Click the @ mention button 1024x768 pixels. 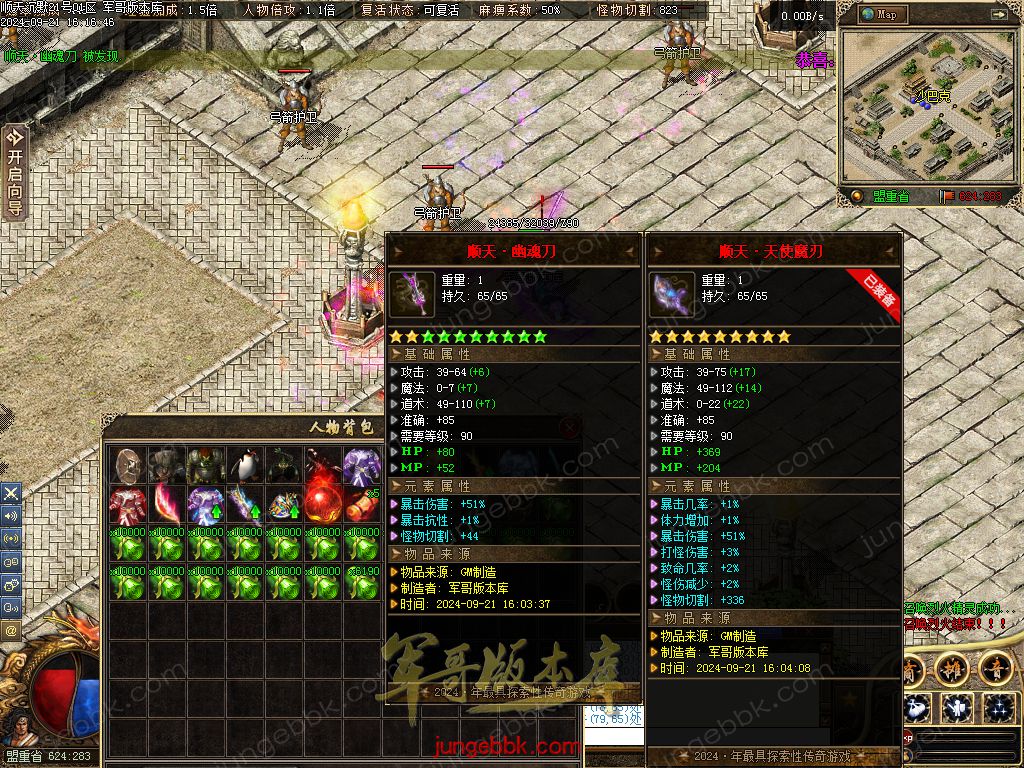(11, 631)
